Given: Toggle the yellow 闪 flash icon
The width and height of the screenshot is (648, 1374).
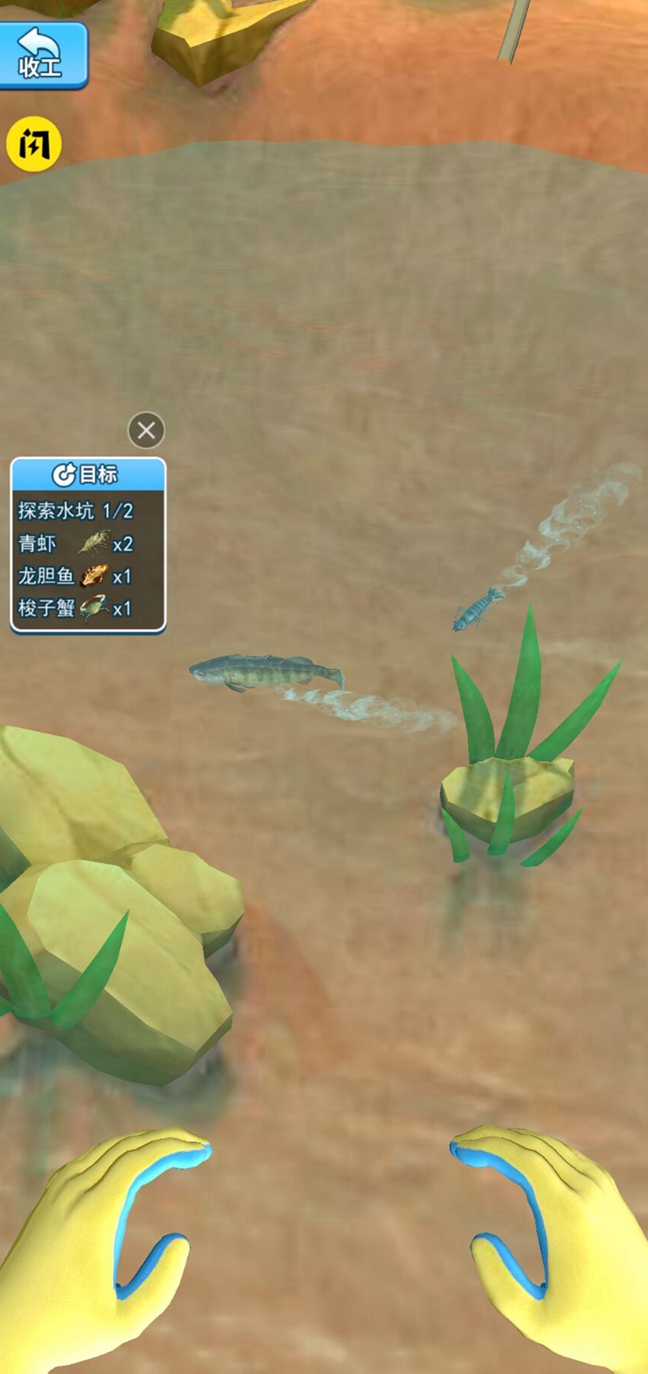Looking at the screenshot, I should 34,145.
